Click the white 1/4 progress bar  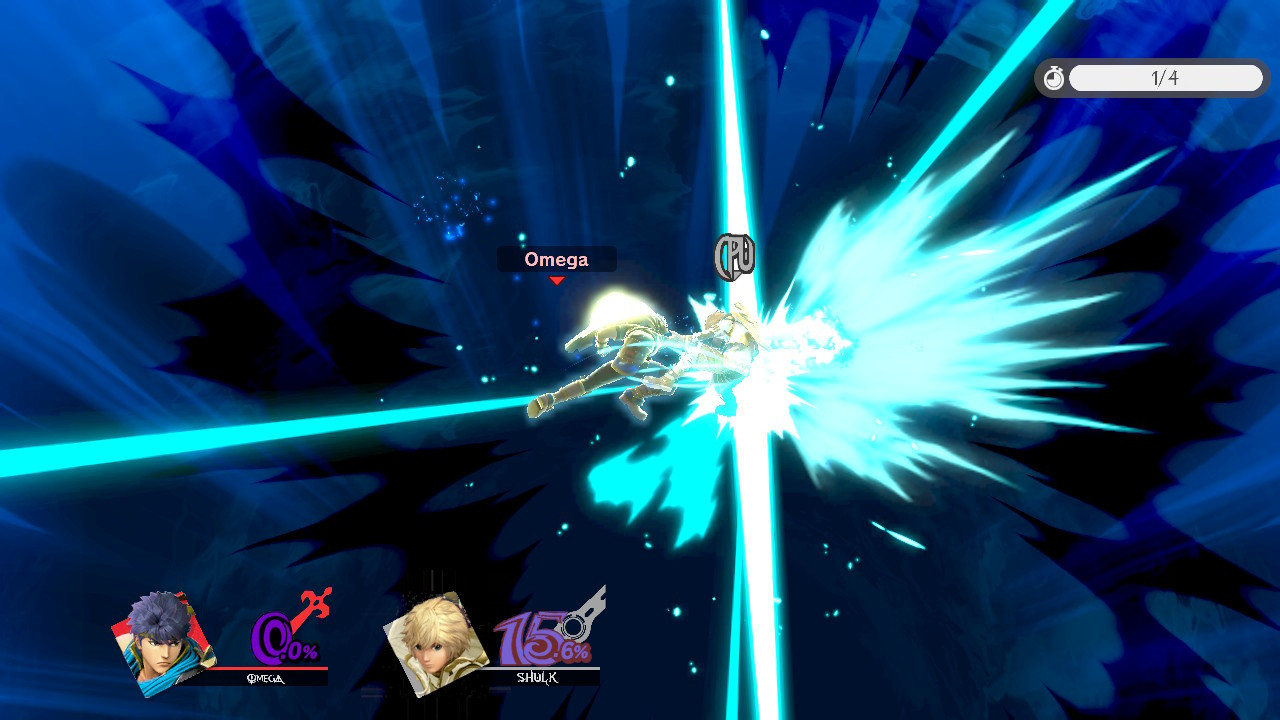click(x=1166, y=77)
